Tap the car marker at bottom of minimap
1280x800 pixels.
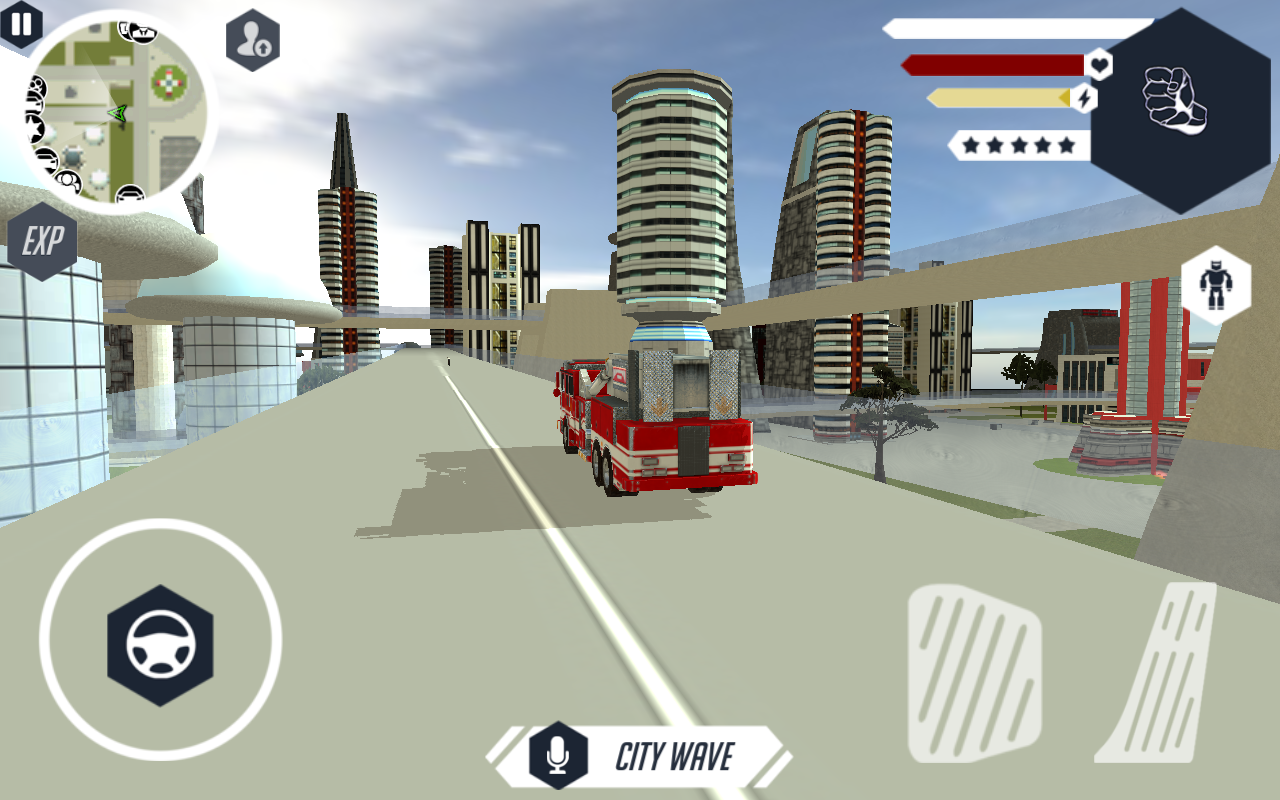[132, 194]
